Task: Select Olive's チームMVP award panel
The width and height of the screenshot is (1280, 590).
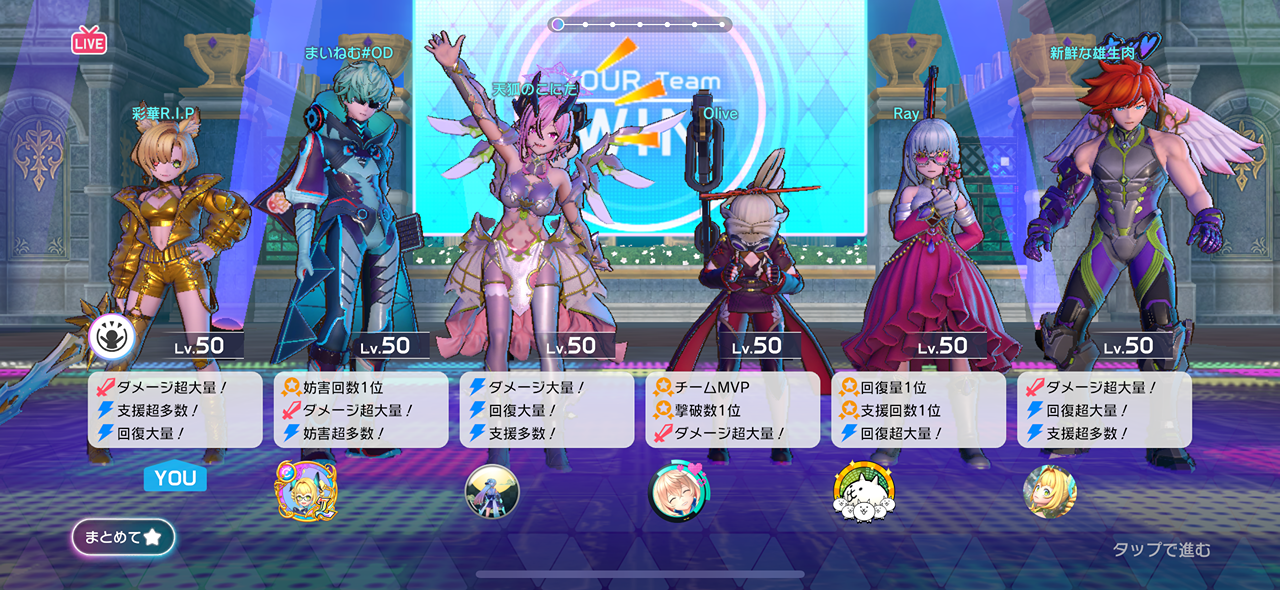Action: pos(732,410)
